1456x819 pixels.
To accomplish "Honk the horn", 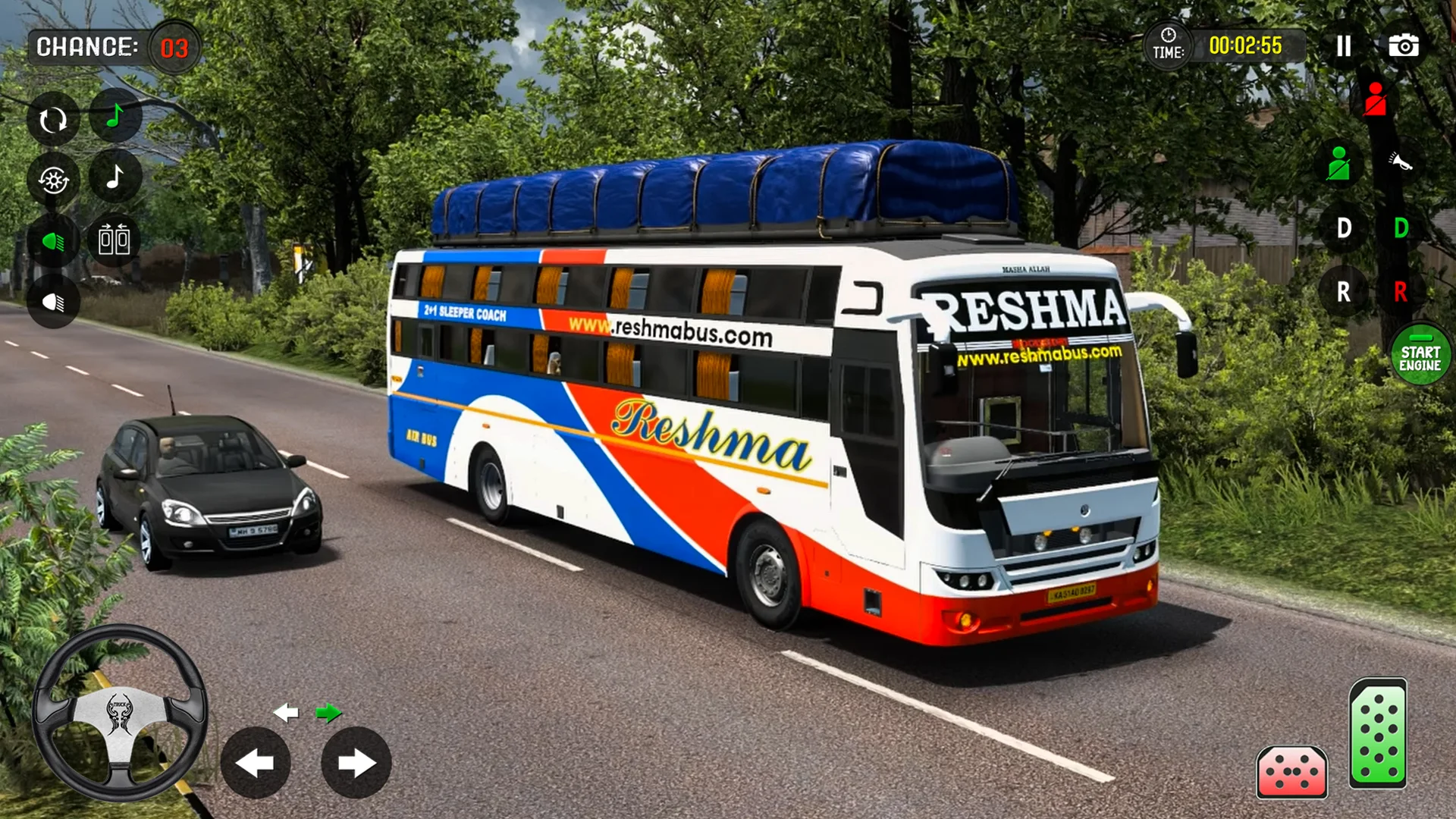I will tap(1400, 162).
